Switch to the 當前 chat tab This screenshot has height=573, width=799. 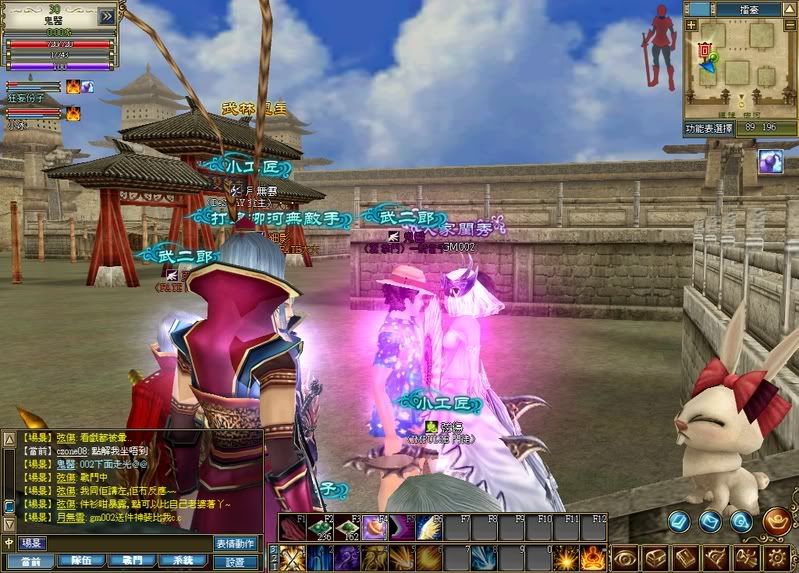pyautogui.click(x=30, y=561)
